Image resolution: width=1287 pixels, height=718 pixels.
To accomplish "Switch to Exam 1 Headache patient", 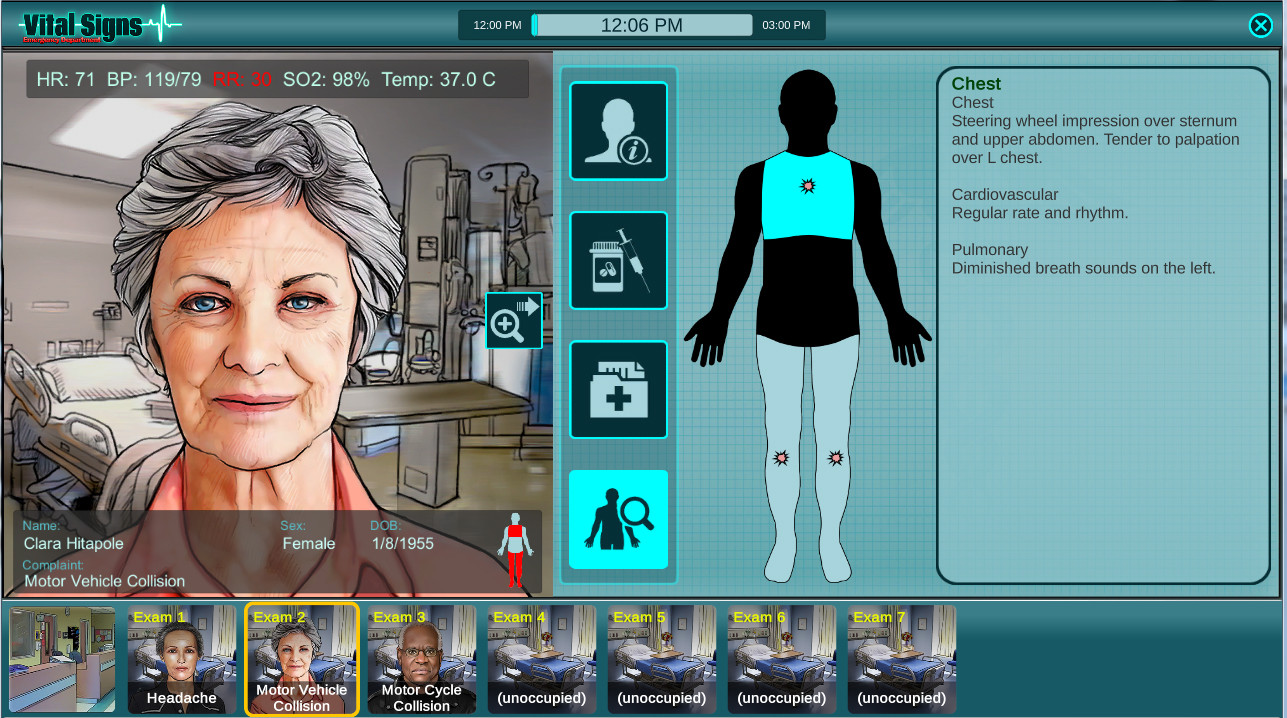I will coord(182,659).
